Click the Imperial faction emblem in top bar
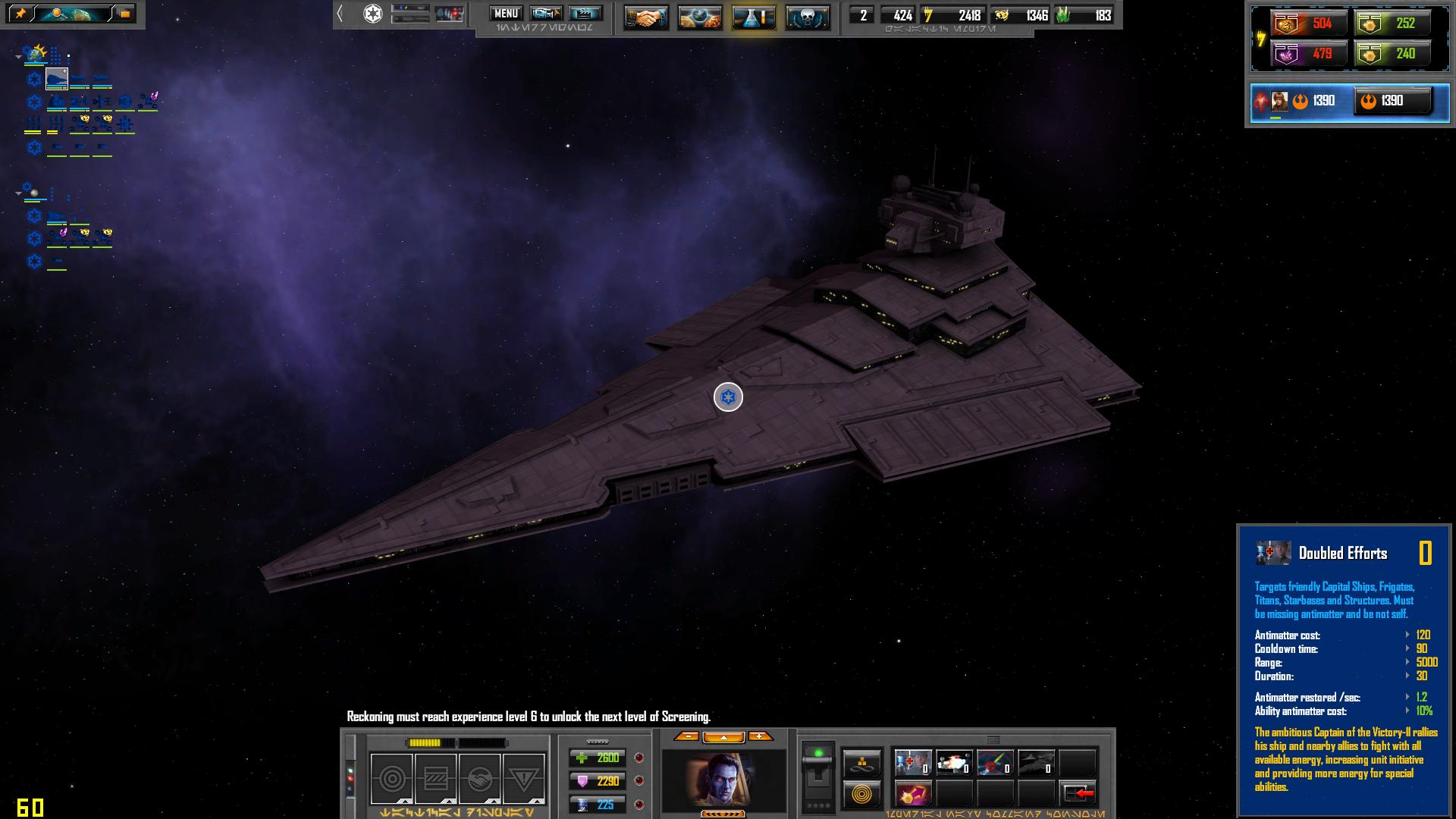Screen dimensions: 1456x819 pyautogui.click(x=372, y=14)
